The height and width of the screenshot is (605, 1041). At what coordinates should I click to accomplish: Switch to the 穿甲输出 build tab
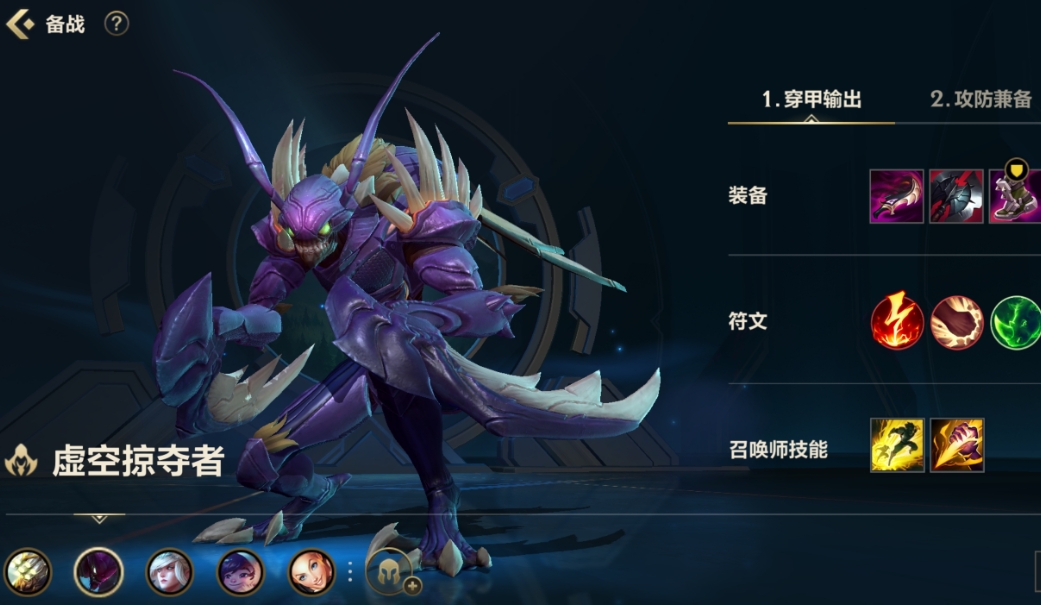(811, 99)
